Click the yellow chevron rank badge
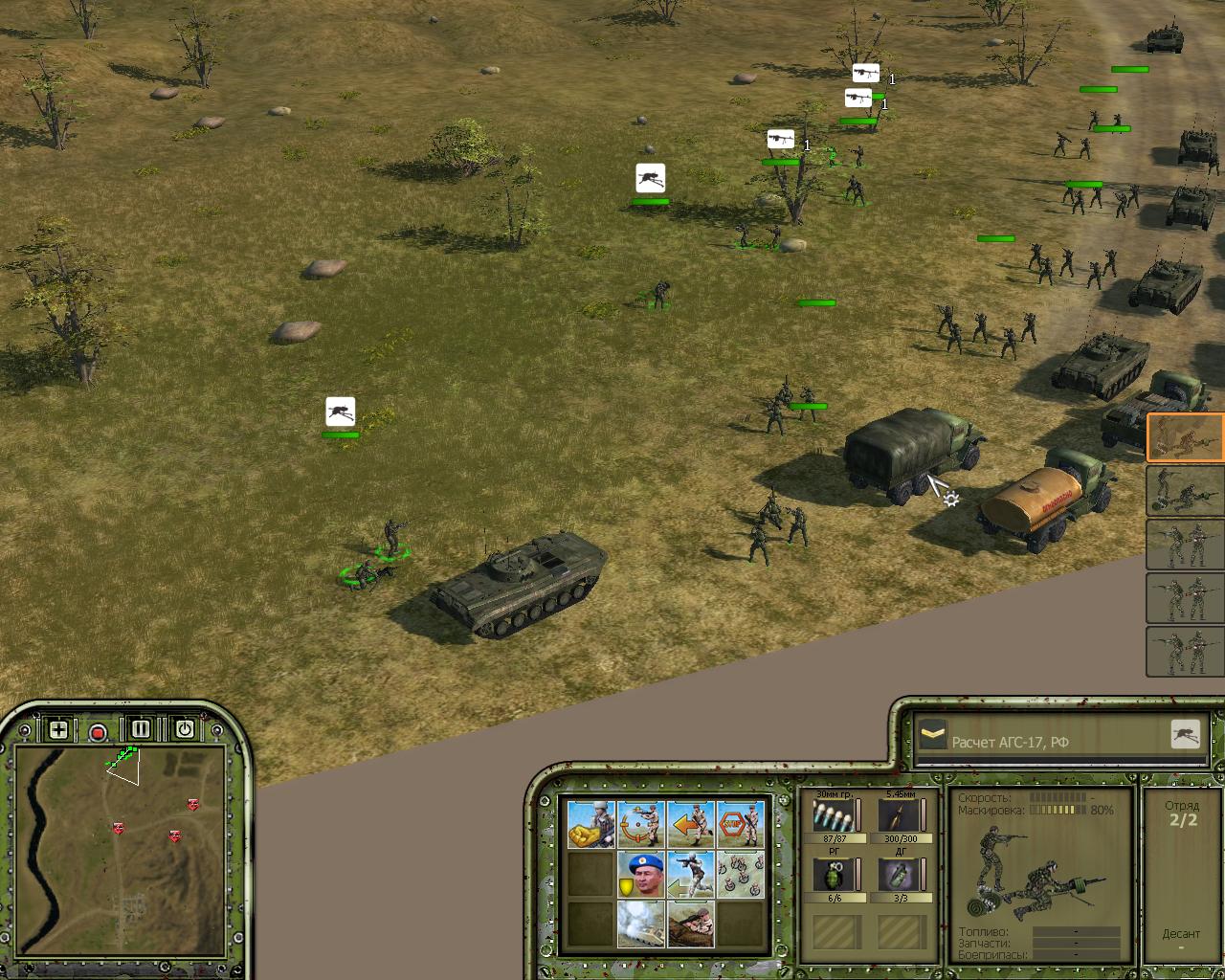The image size is (1225, 980). 933,735
